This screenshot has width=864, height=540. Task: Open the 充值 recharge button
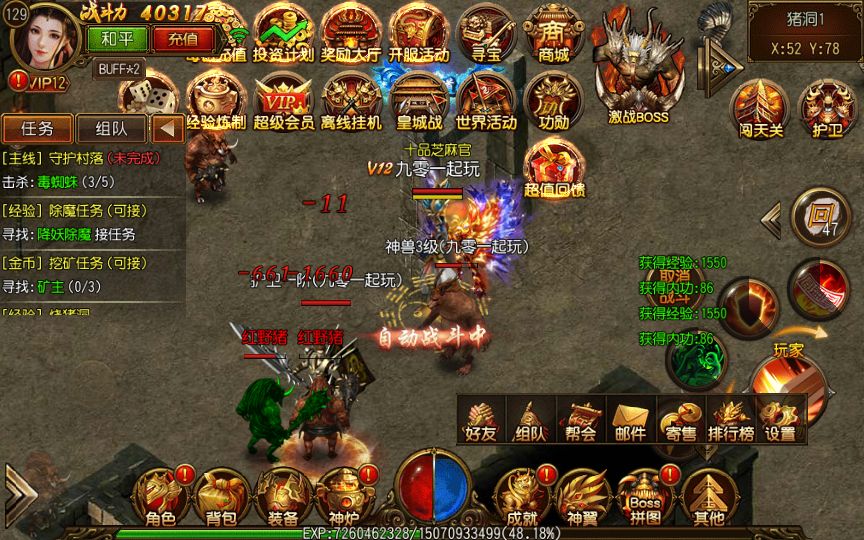click(x=183, y=39)
